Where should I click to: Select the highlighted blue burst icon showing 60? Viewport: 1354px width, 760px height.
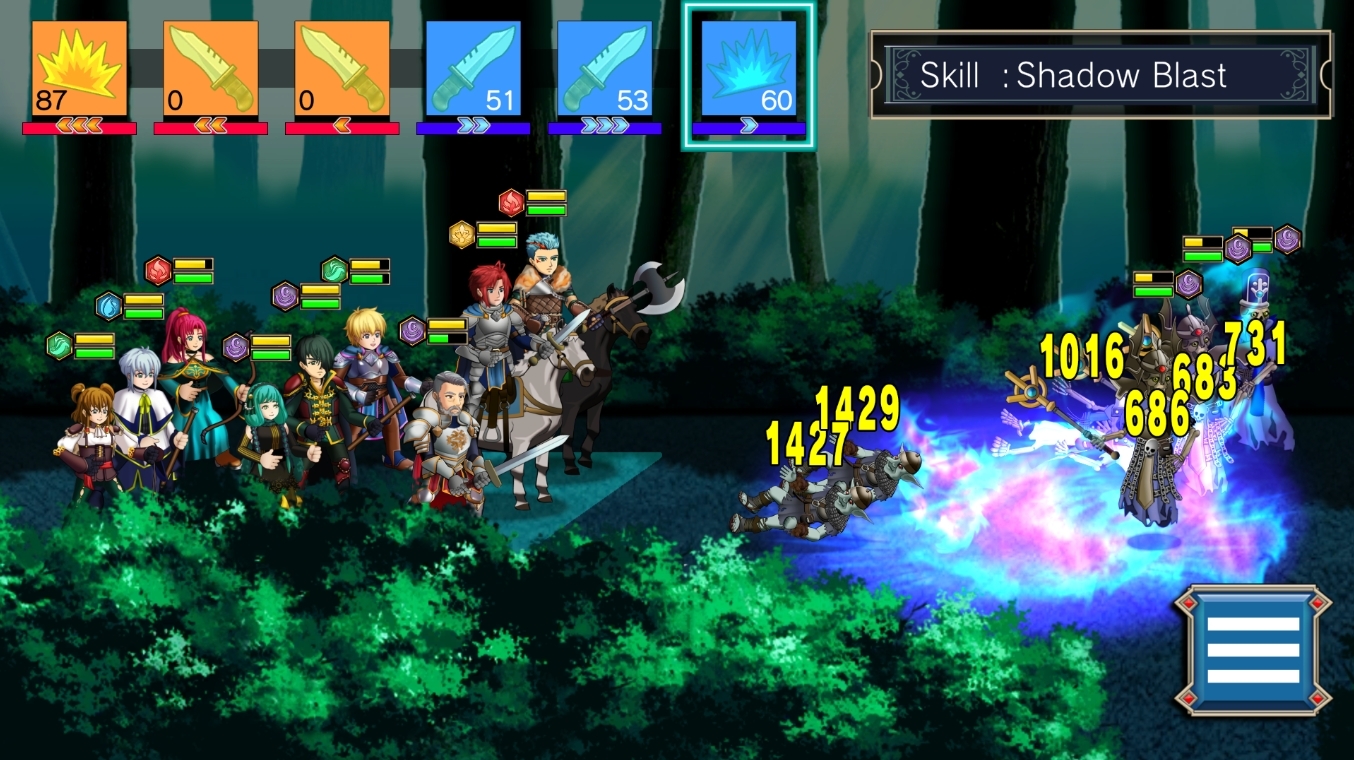748,68
